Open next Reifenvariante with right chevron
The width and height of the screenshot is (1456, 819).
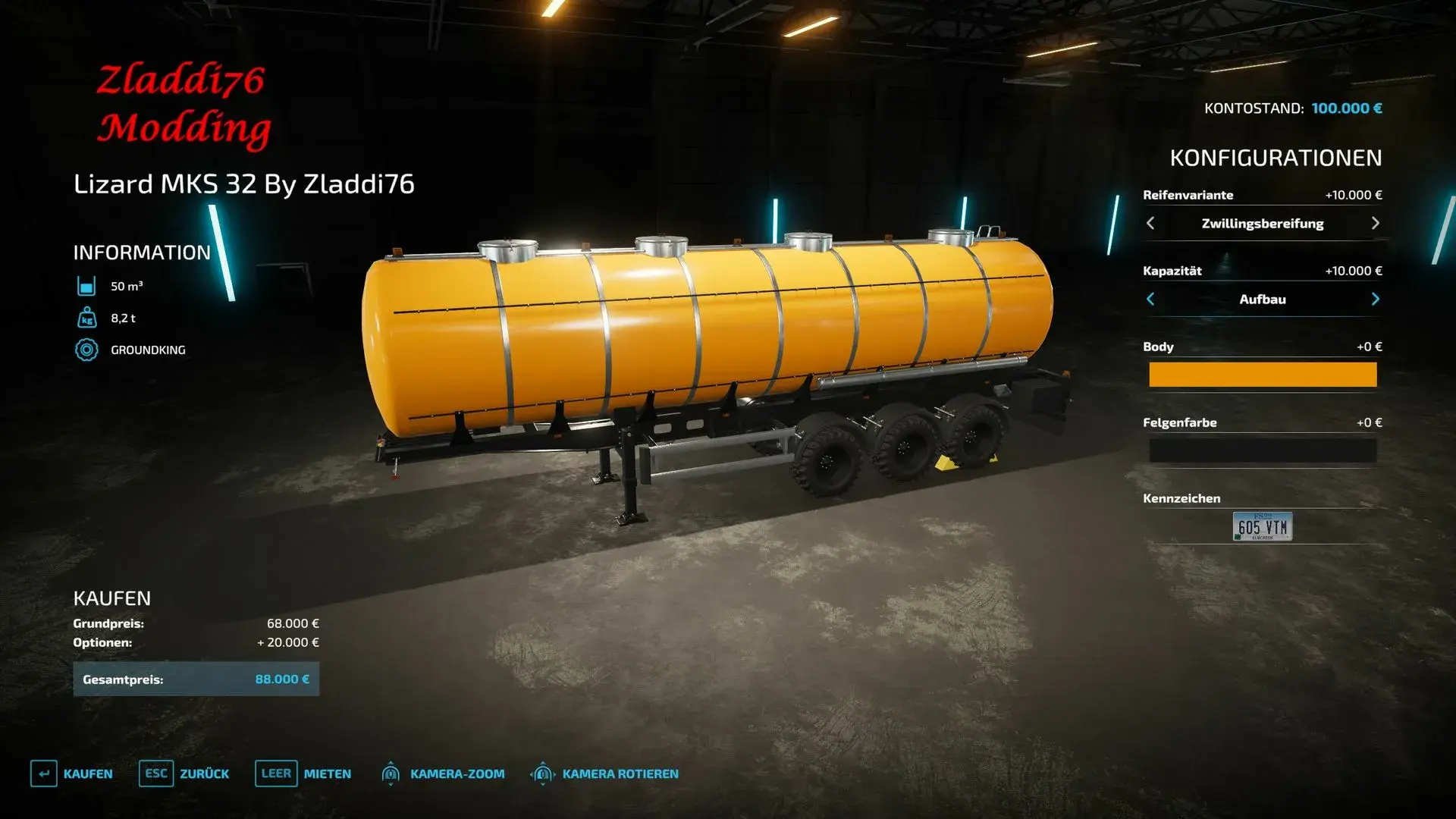point(1374,223)
